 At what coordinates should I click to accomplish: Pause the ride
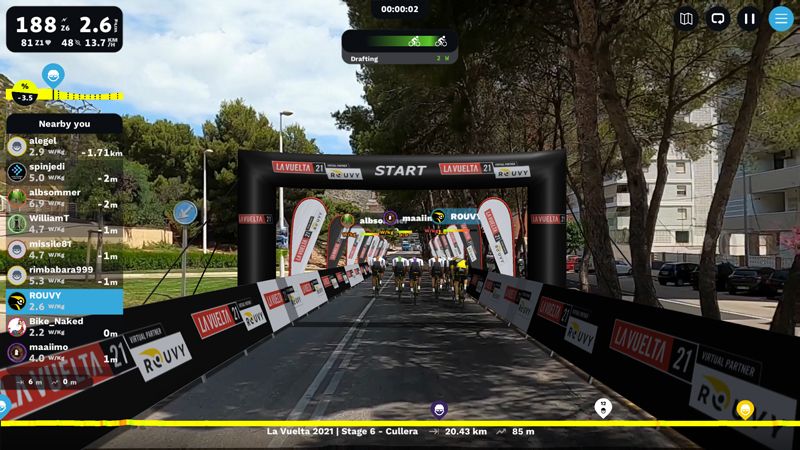click(749, 18)
